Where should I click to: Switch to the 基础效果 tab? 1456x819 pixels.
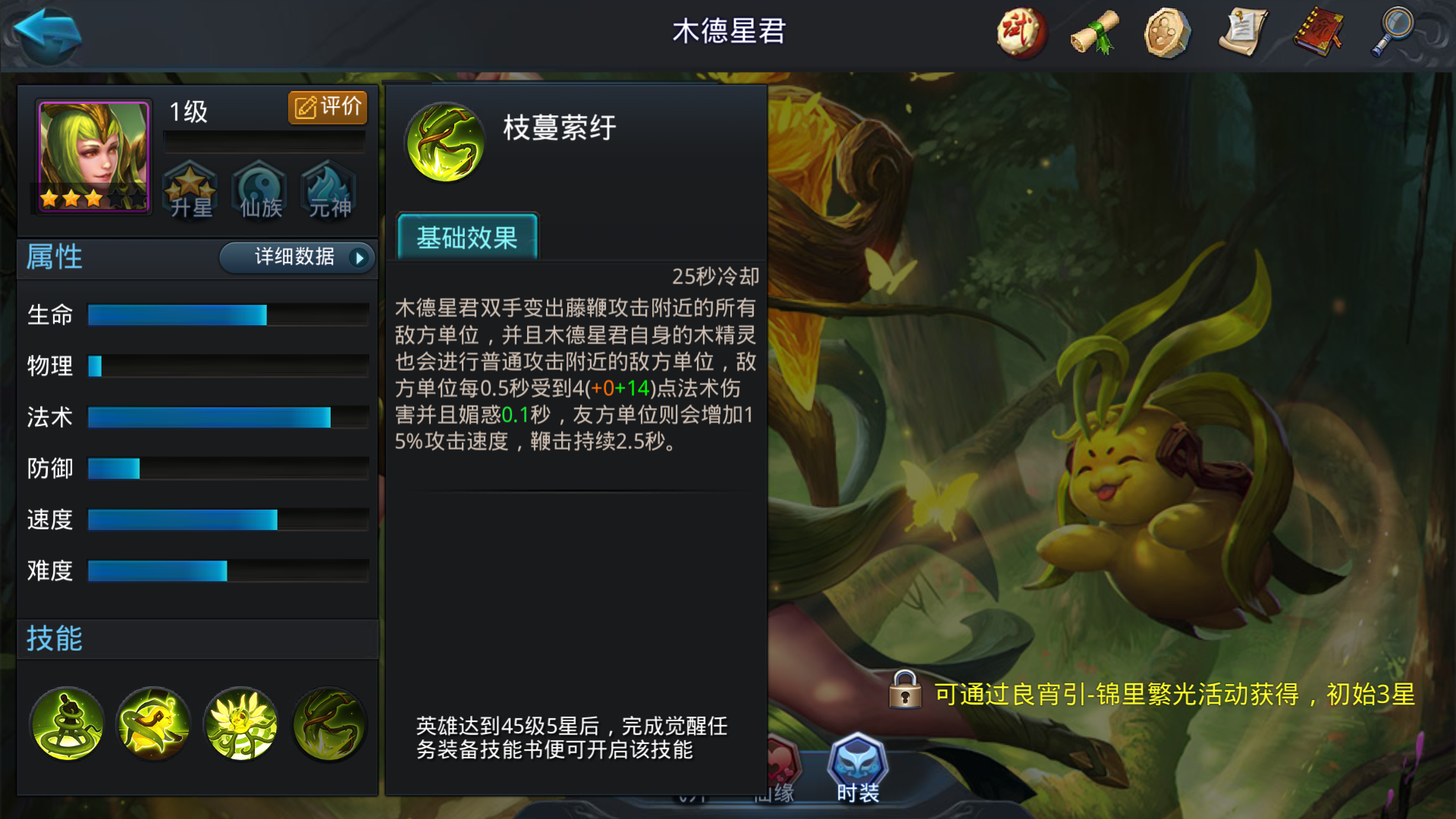466,239
